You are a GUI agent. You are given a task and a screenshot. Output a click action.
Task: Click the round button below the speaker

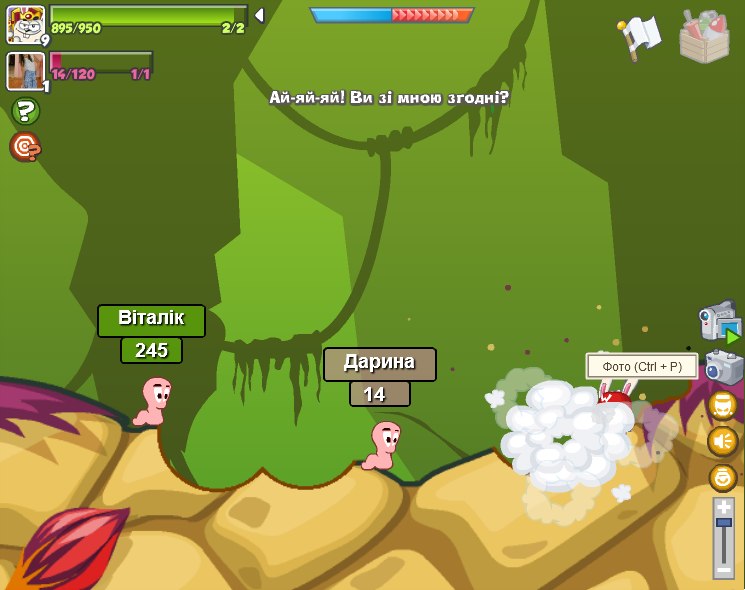722,477
